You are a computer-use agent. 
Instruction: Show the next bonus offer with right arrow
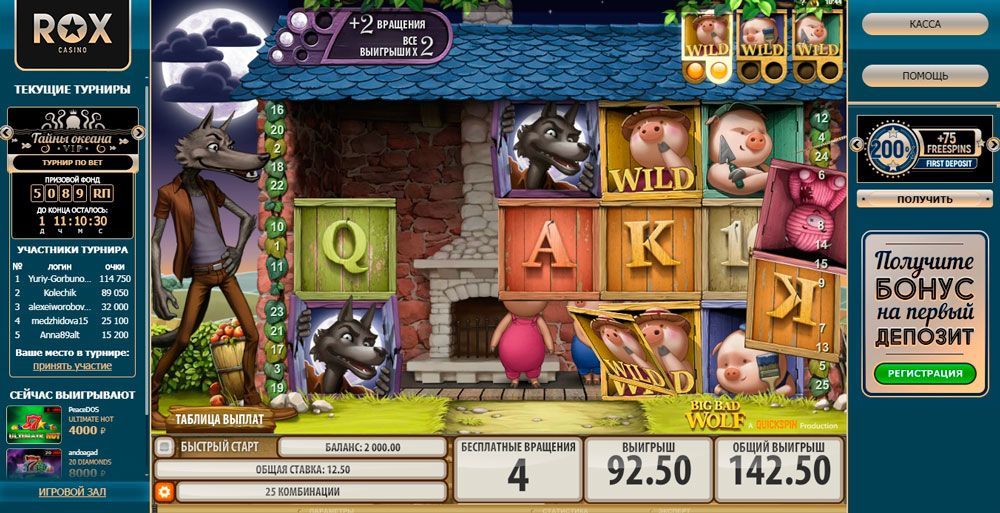[x=994, y=146]
